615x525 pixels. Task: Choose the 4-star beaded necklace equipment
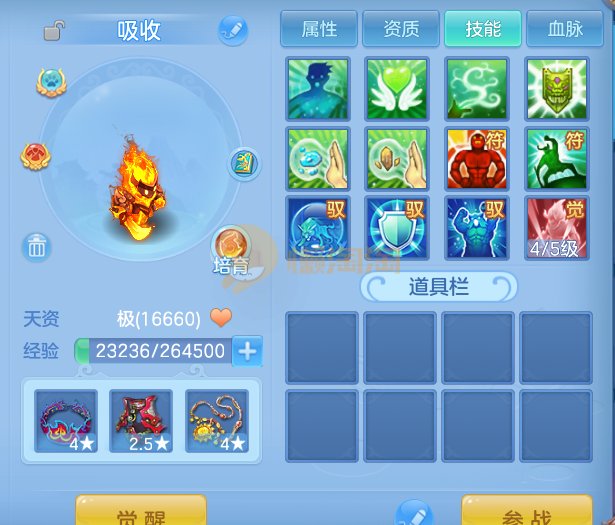(x=217, y=421)
